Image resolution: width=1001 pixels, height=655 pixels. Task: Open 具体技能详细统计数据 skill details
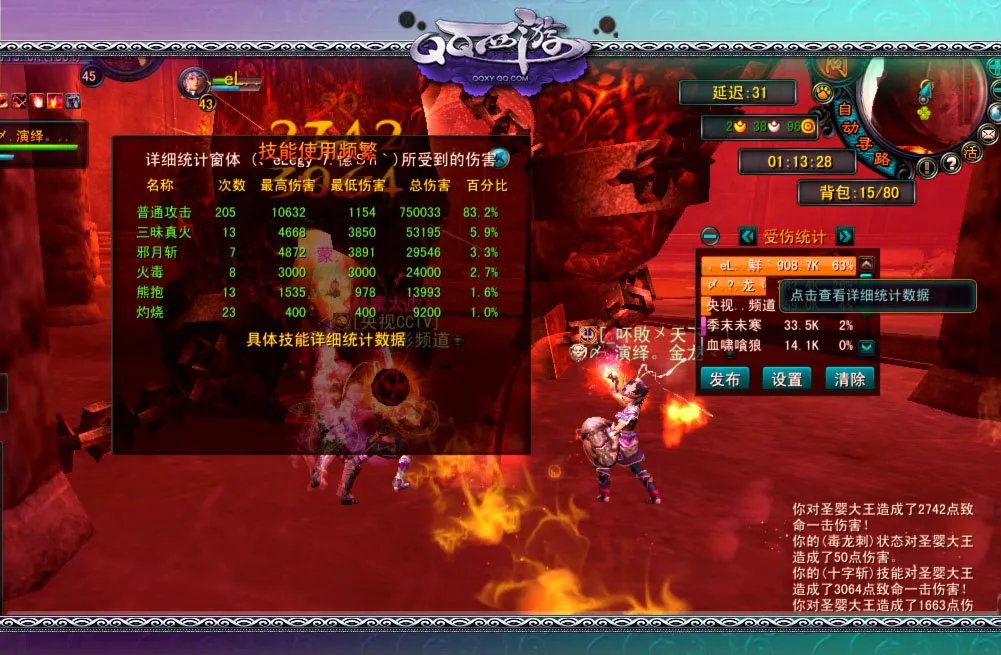click(326, 339)
